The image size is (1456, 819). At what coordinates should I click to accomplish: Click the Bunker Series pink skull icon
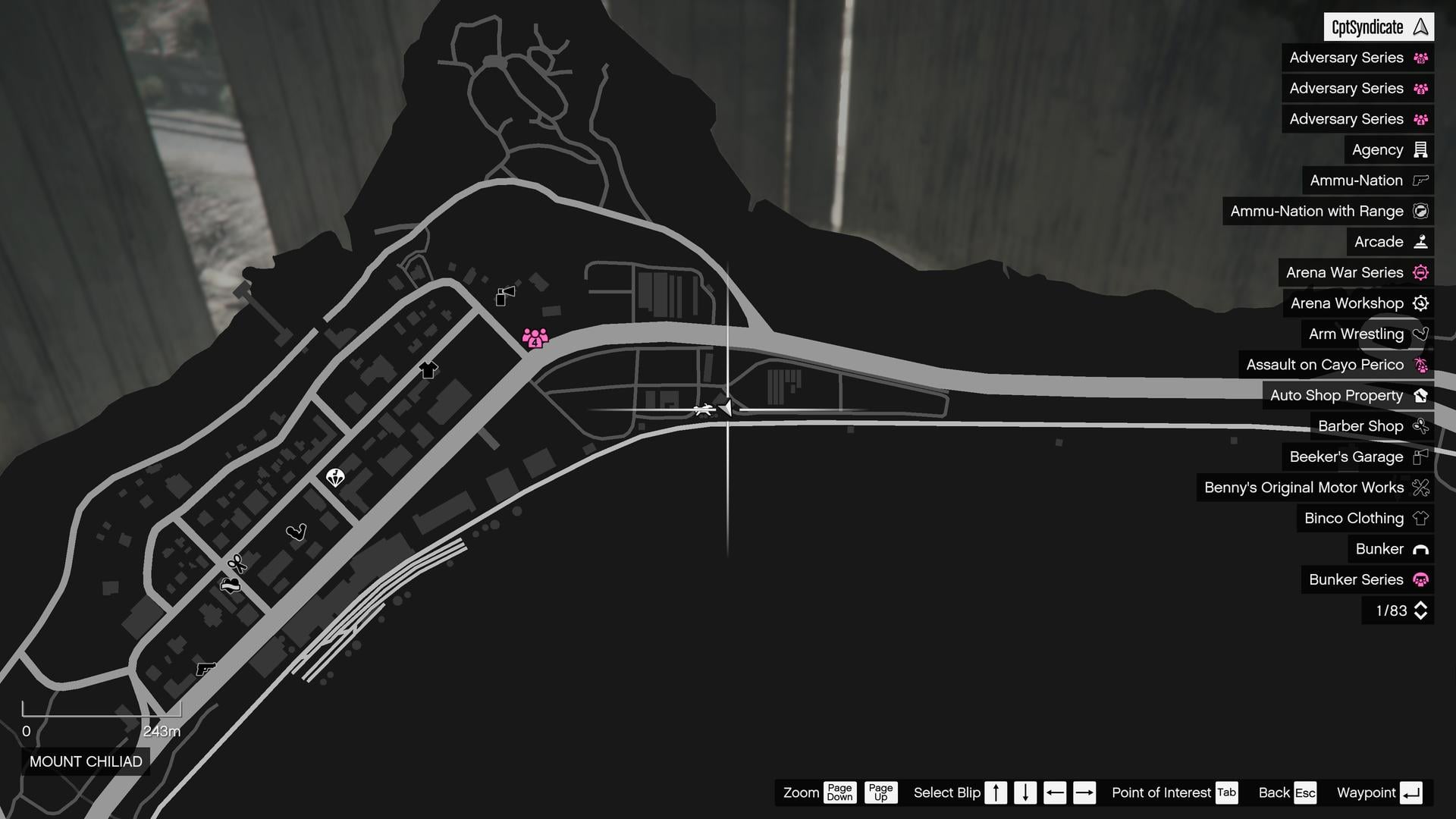click(x=1420, y=579)
